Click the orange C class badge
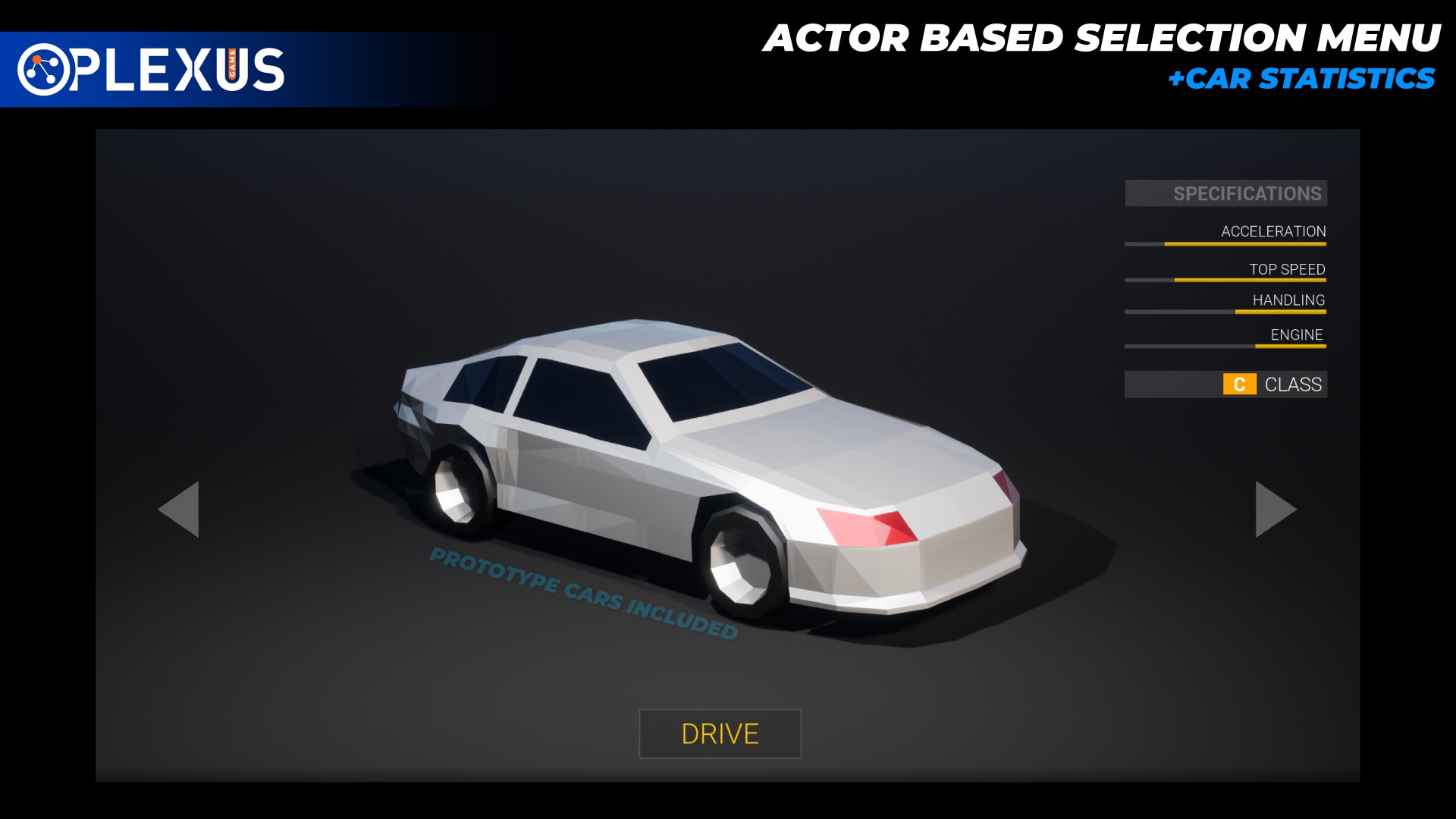The height and width of the screenshot is (819, 1456). (x=1239, y=385)
